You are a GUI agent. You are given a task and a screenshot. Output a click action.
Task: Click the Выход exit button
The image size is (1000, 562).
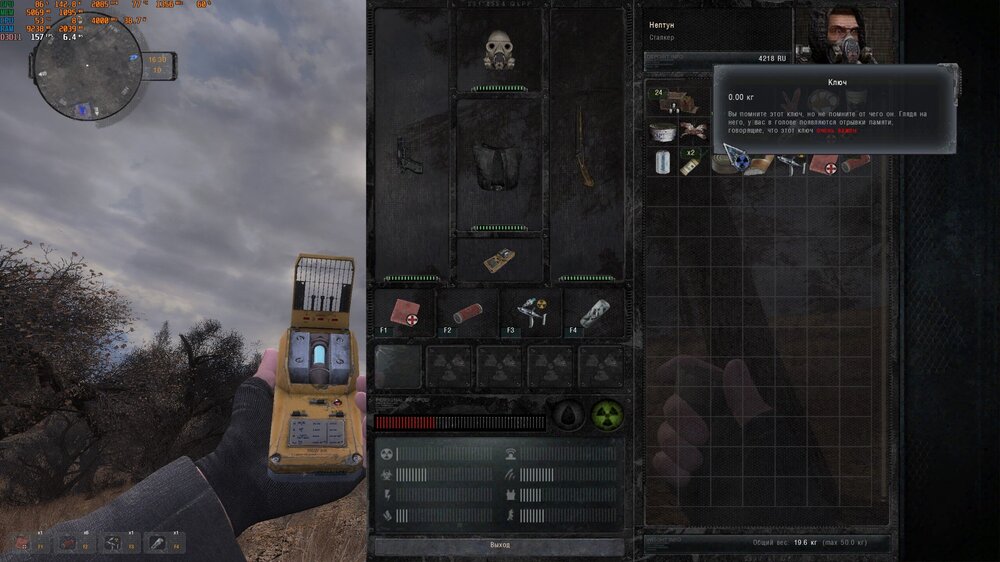click(499, 545)
